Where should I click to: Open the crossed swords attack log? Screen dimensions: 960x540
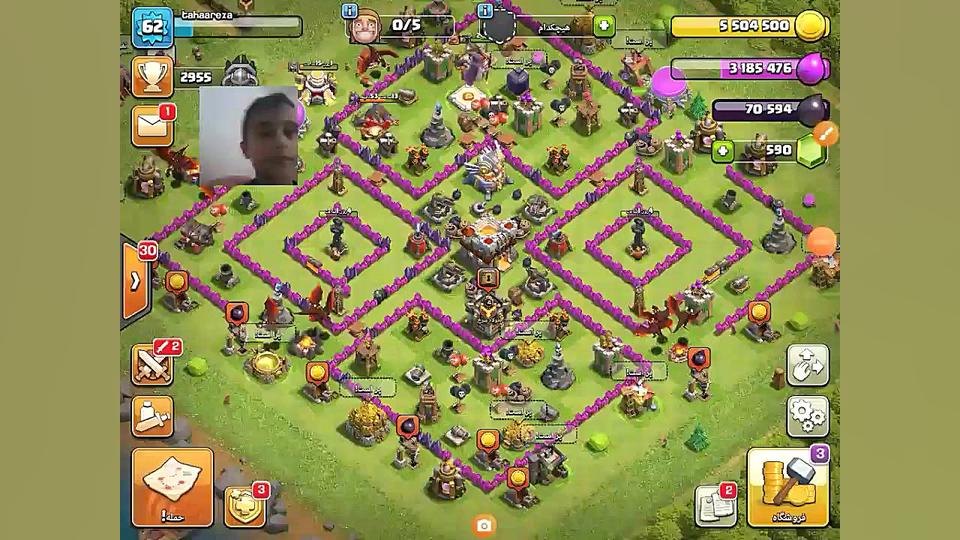click(x=153, y=364)
